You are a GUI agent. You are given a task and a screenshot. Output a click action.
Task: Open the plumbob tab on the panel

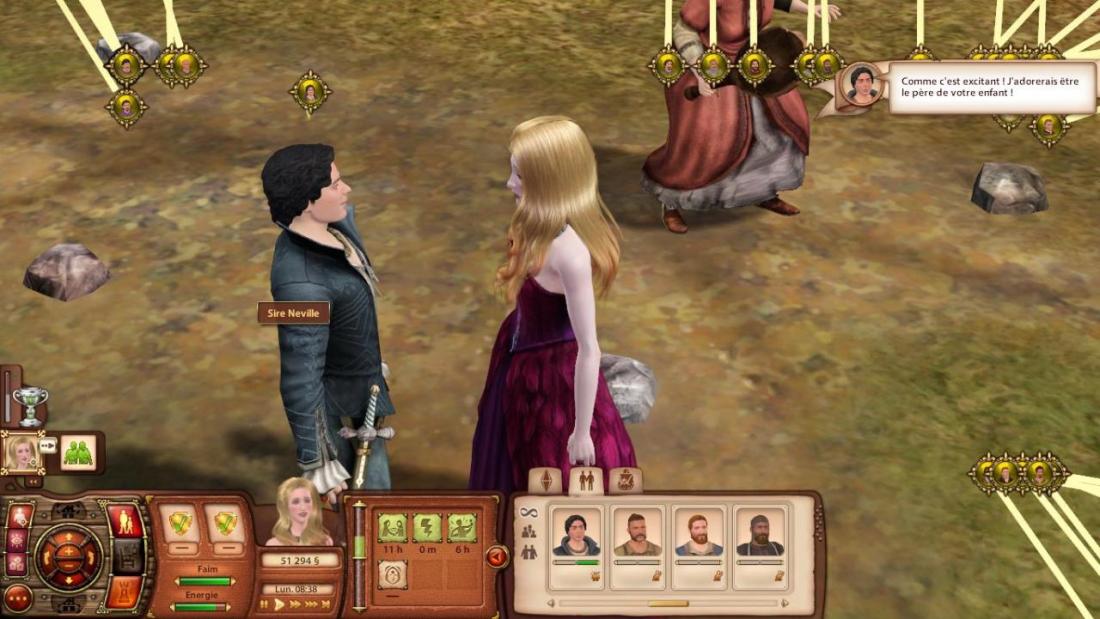[546, 480]
